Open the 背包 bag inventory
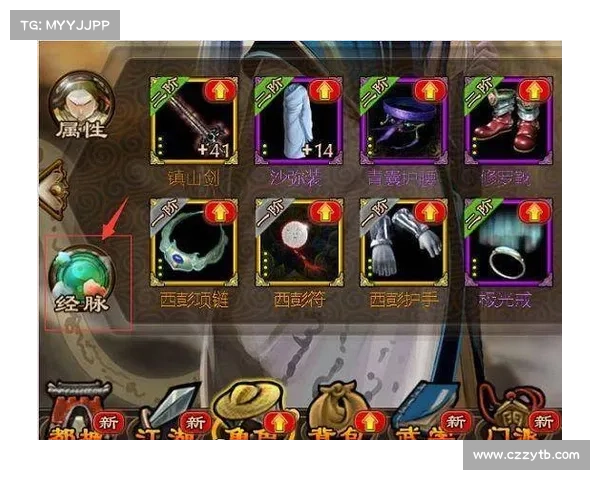The width and height of the screenshot is (600, 480). pos(332,412)
